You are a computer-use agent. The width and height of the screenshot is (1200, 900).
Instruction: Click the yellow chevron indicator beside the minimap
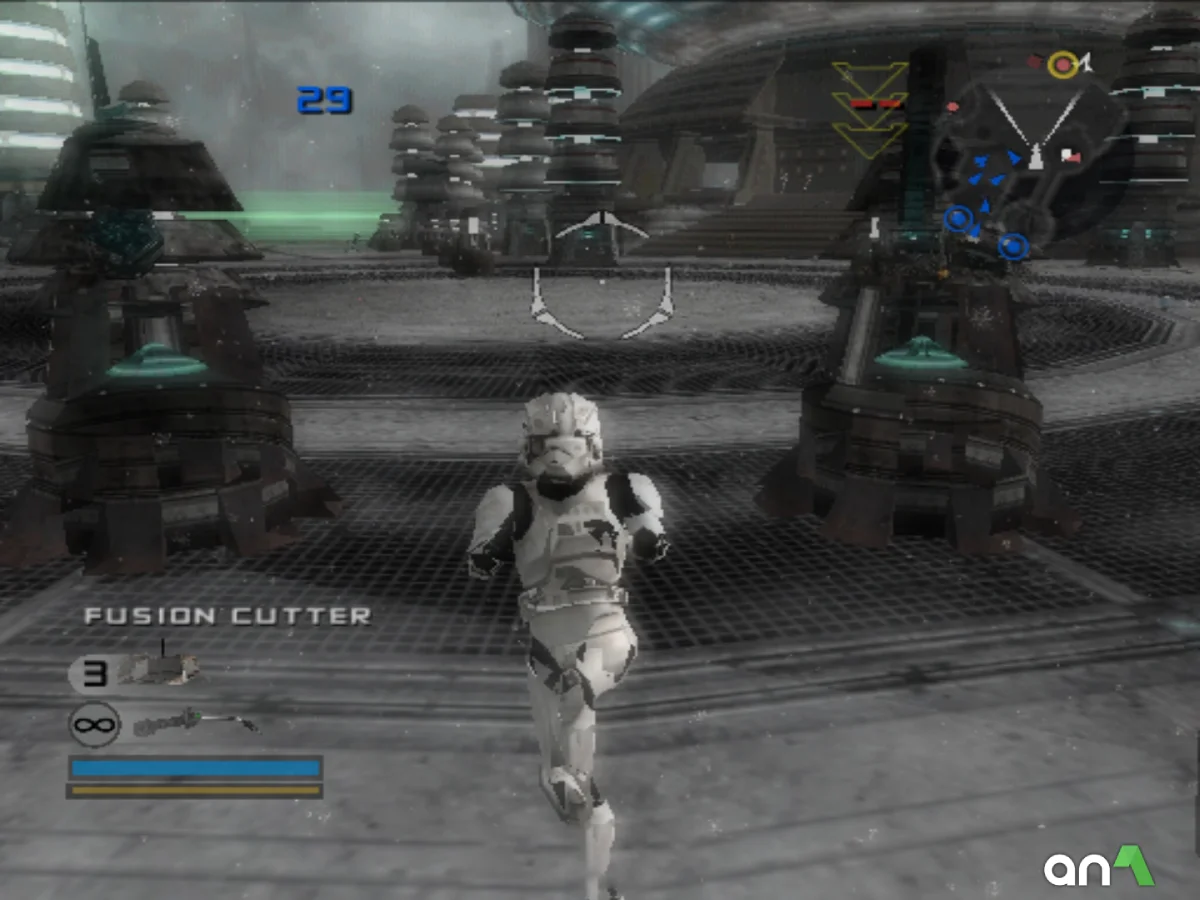click(869, 108)
